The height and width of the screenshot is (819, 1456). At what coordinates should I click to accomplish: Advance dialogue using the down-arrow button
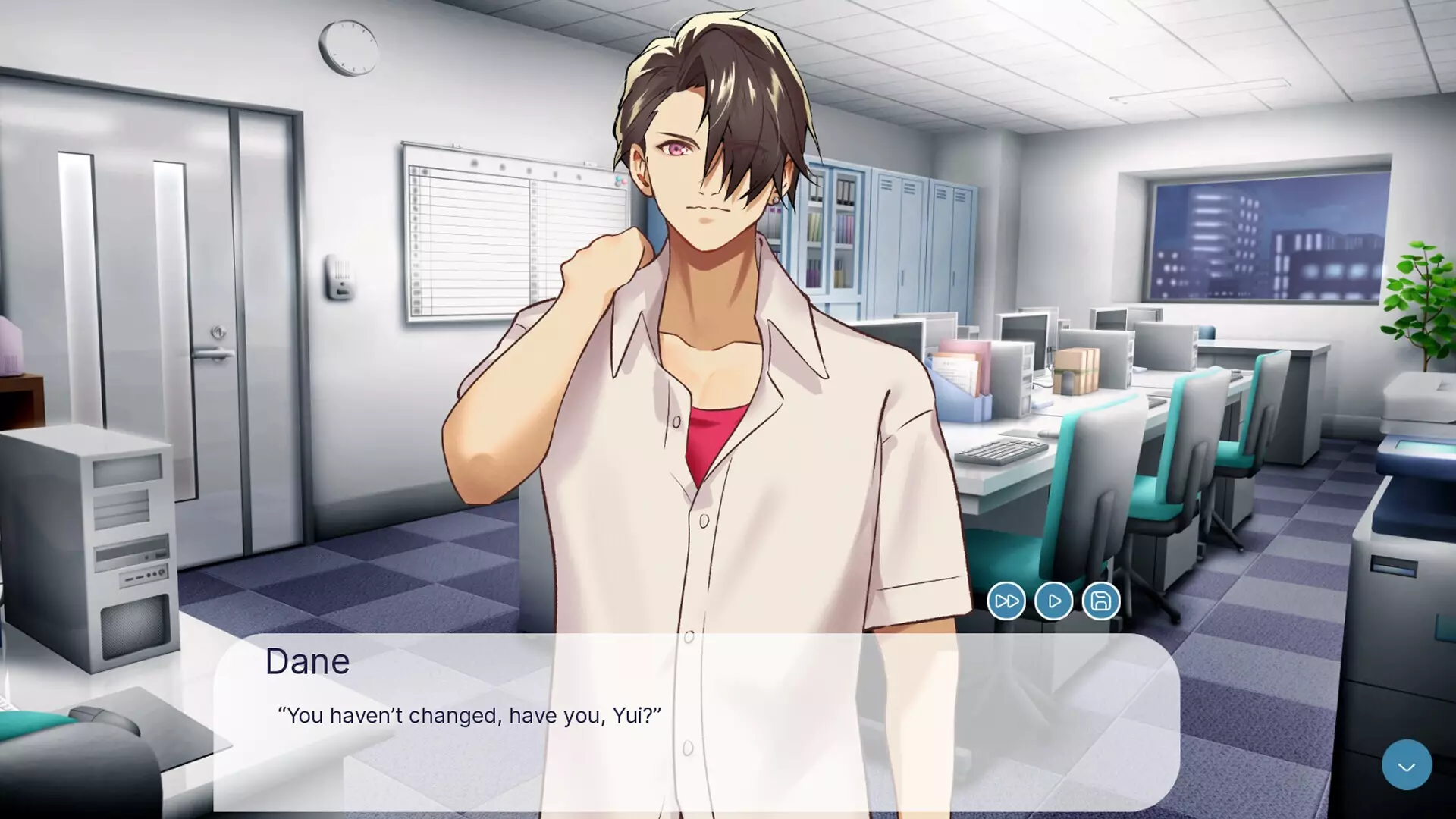pos(1407,766)
